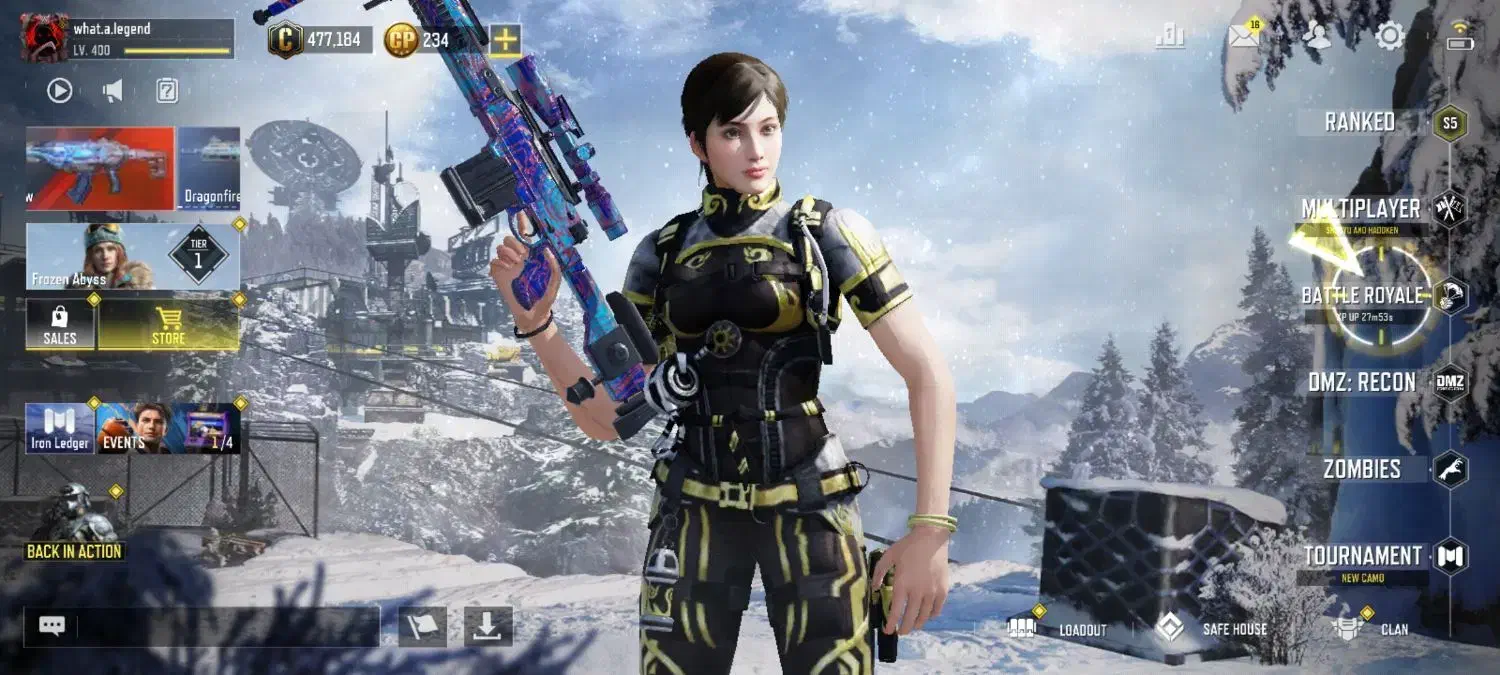Open the Tournament mode
This screenshot has height=675, width=1500.
click(x=1362, y=556)
